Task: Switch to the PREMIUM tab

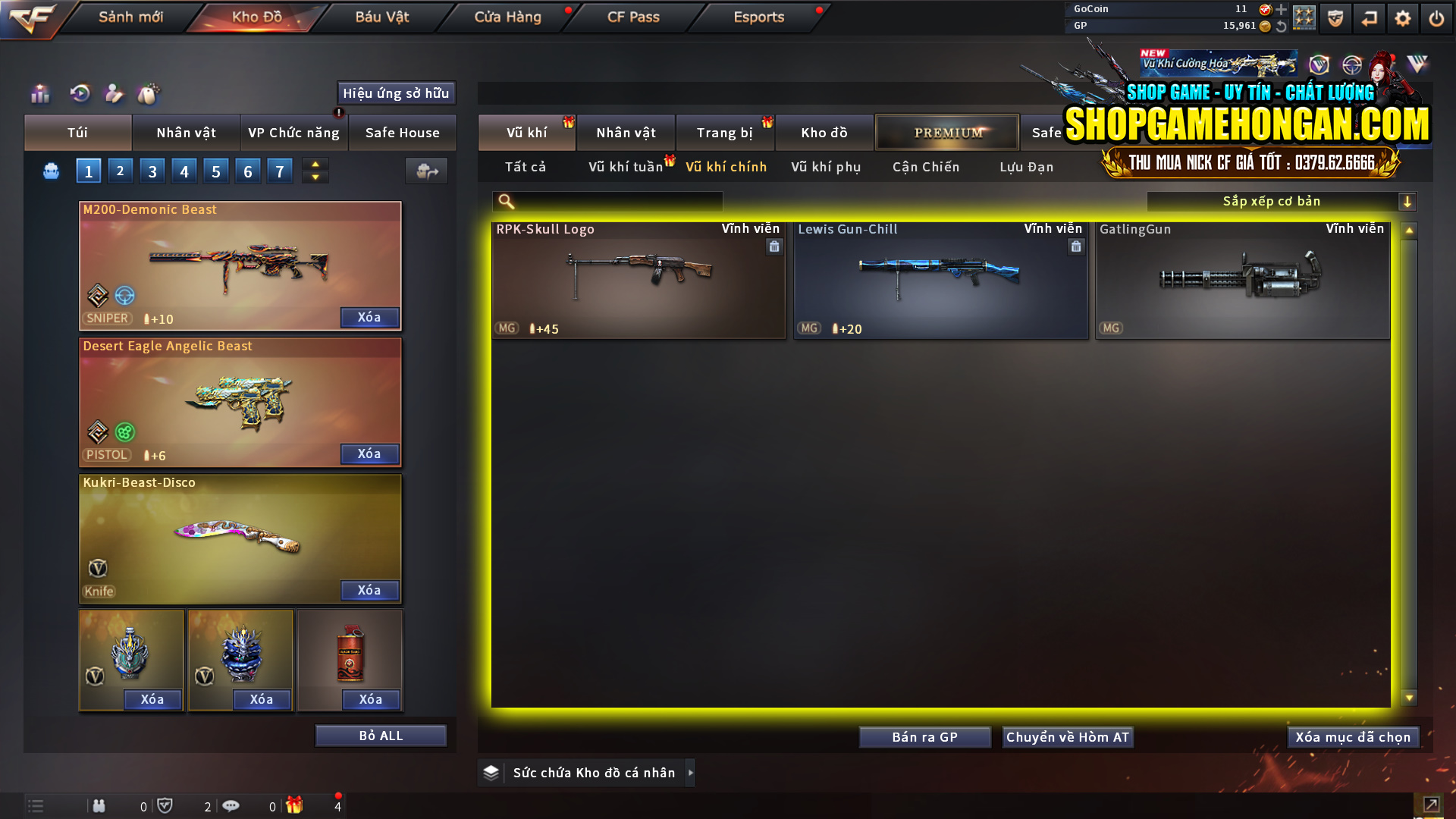Action: click(x=947, y=132)
